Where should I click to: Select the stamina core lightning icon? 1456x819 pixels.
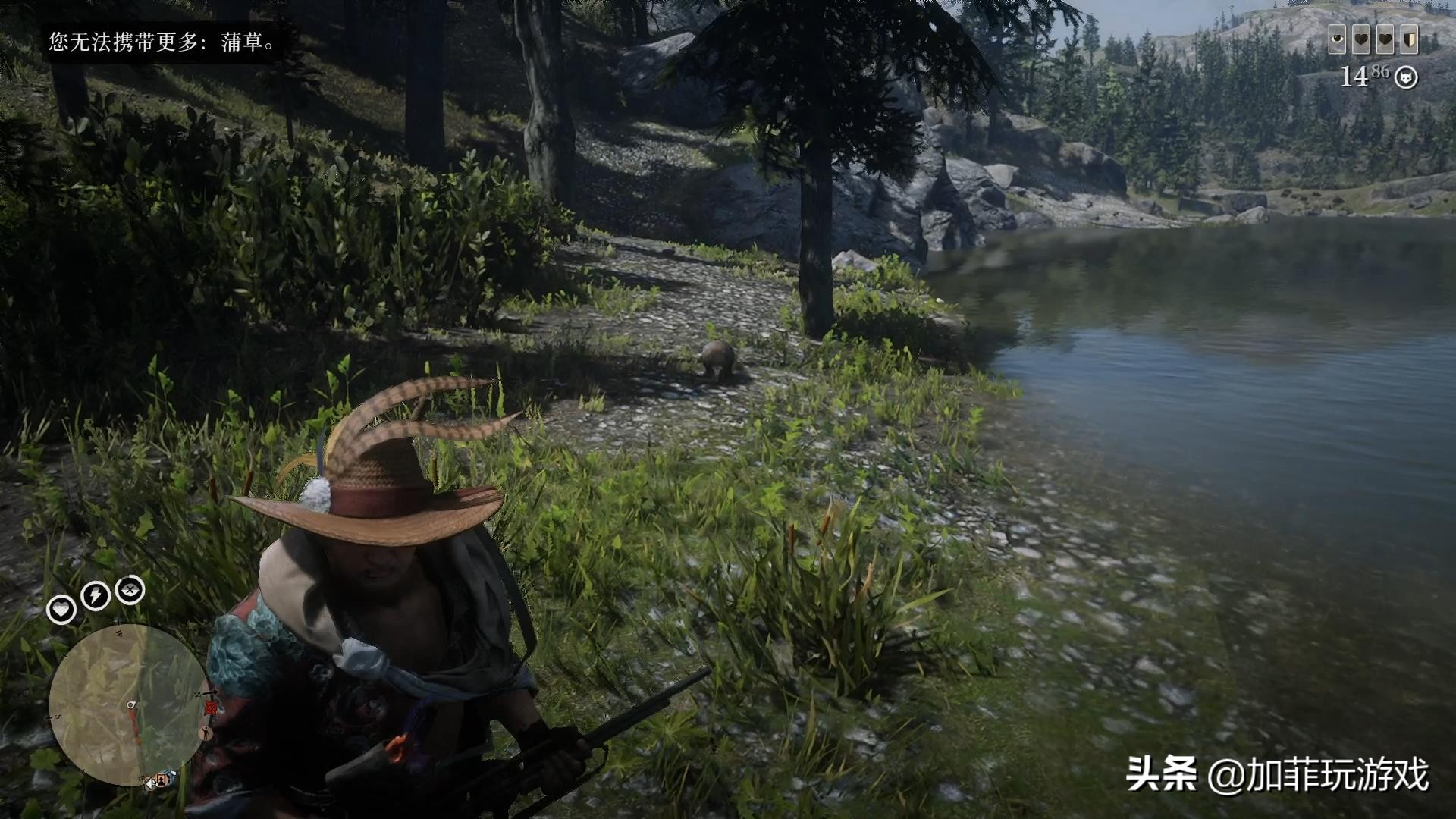pos(96,596)
